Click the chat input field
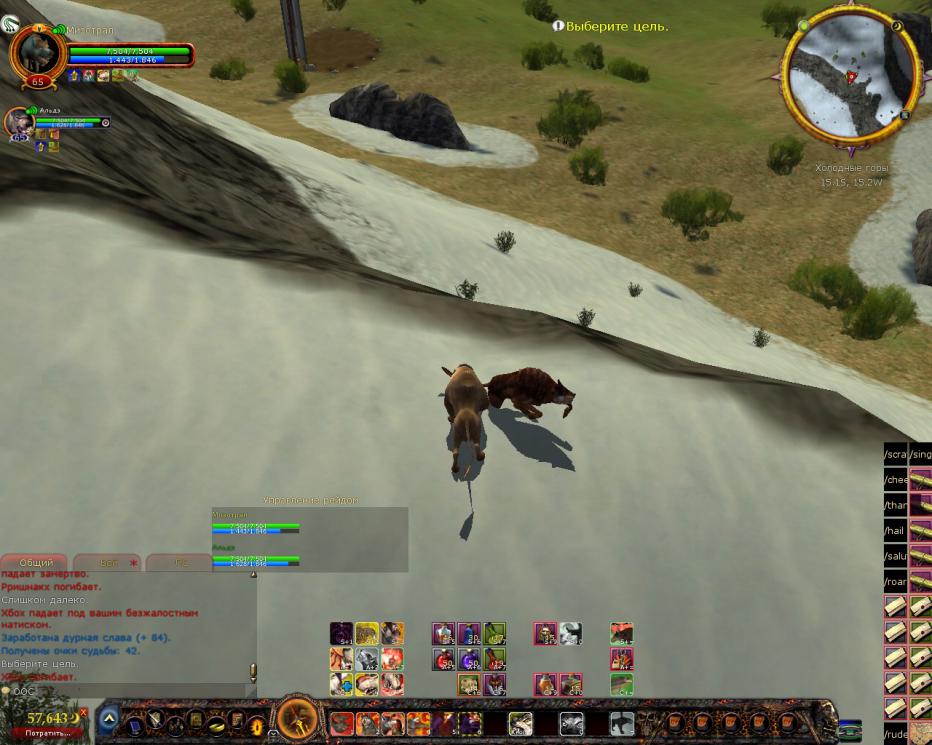 point(130,691)
